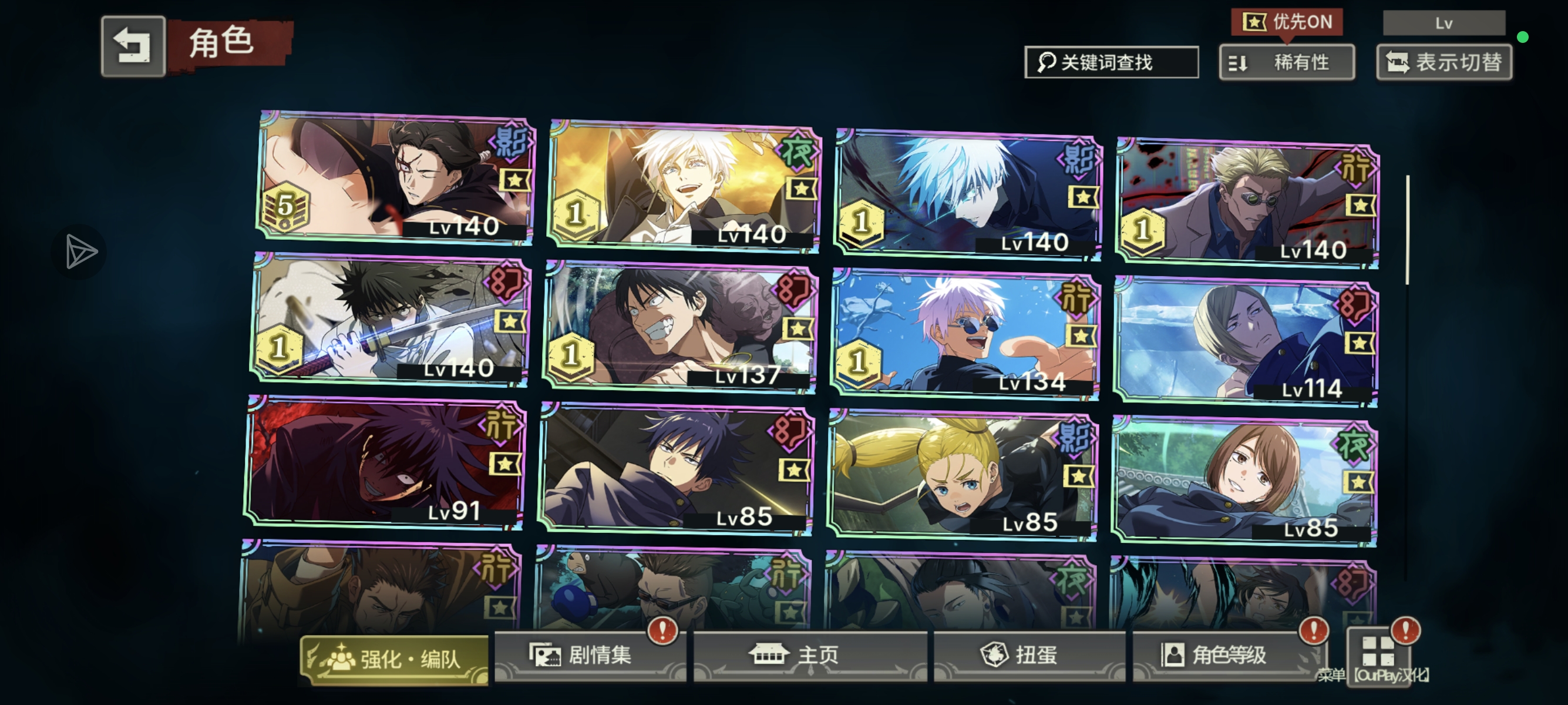1568x705 pixels.
Task: Open the 关键词查找 keyword search box
Action: (x=1111, y=62)
